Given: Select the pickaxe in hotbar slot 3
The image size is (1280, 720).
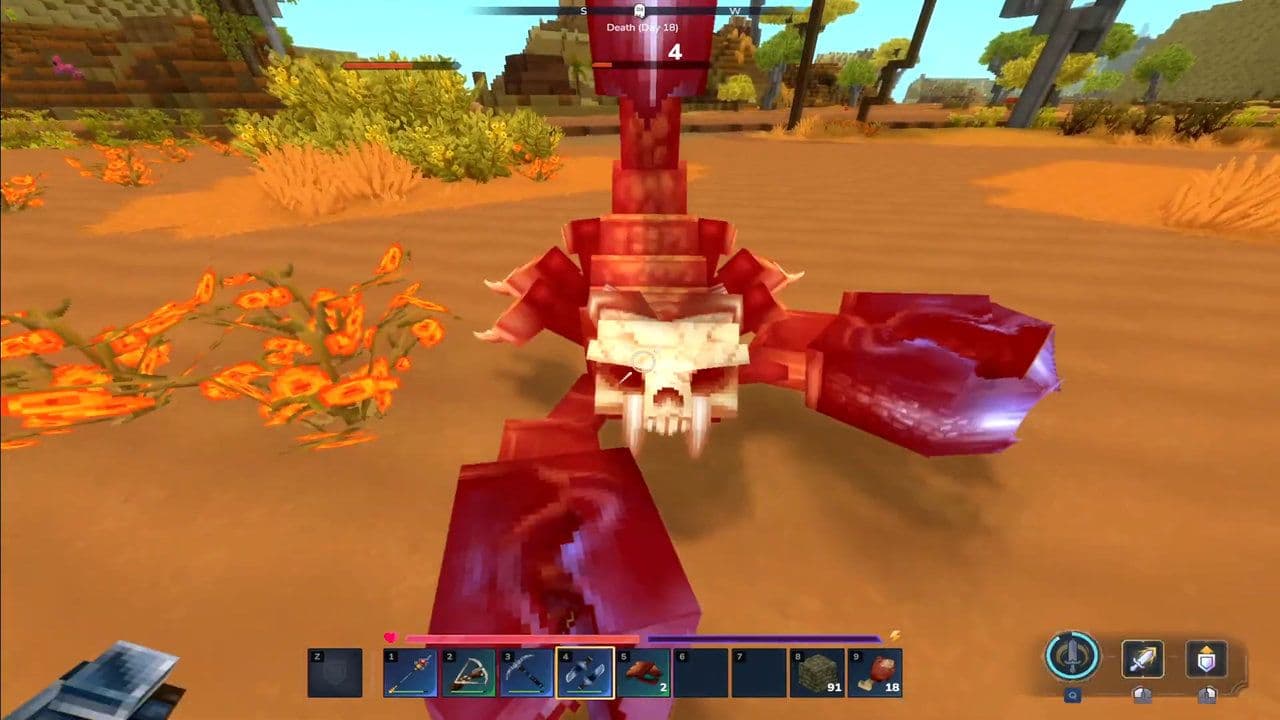Looking at the screenshot, I should click(x=527, y=672).
